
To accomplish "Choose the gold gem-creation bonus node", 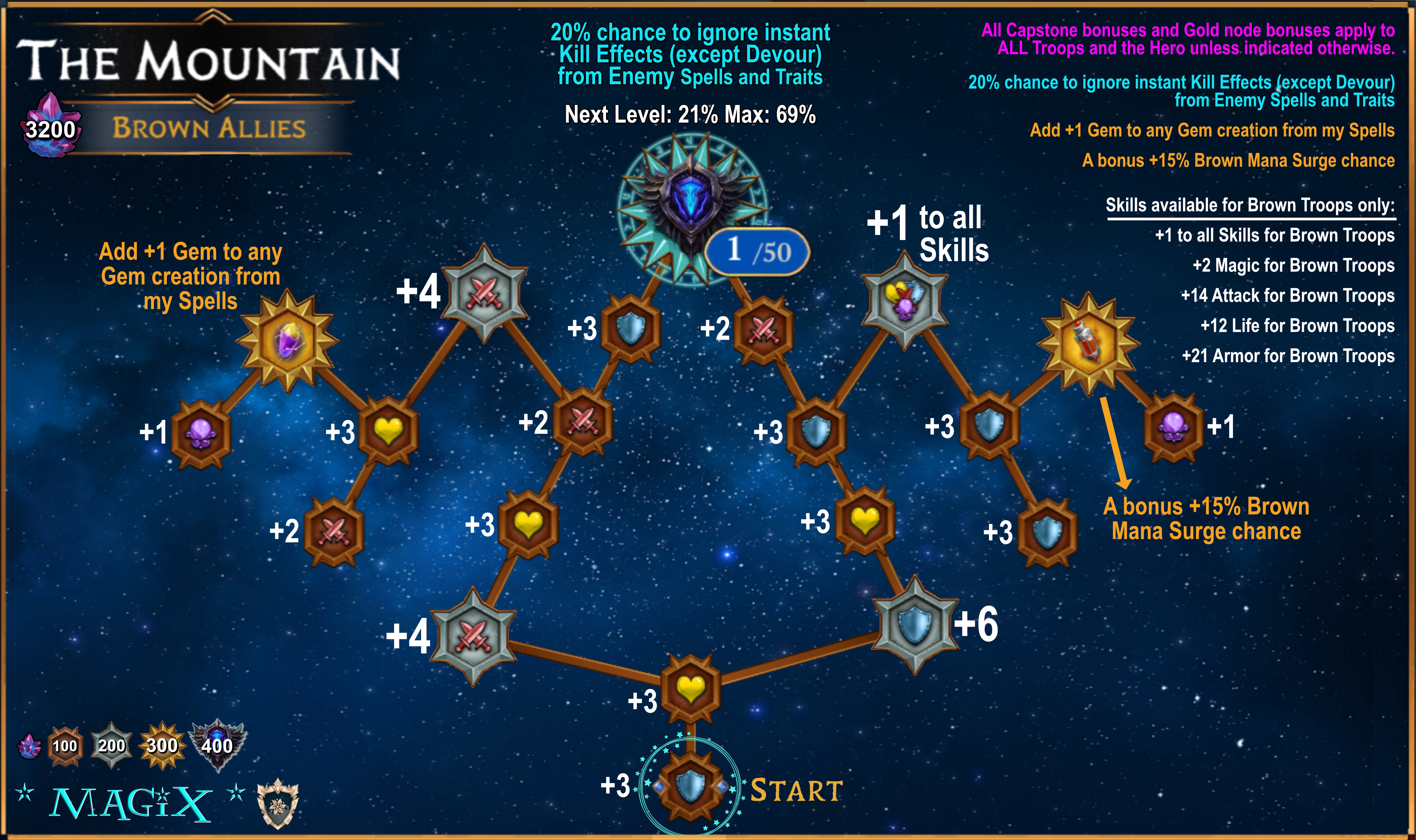I will click(288, 341).
